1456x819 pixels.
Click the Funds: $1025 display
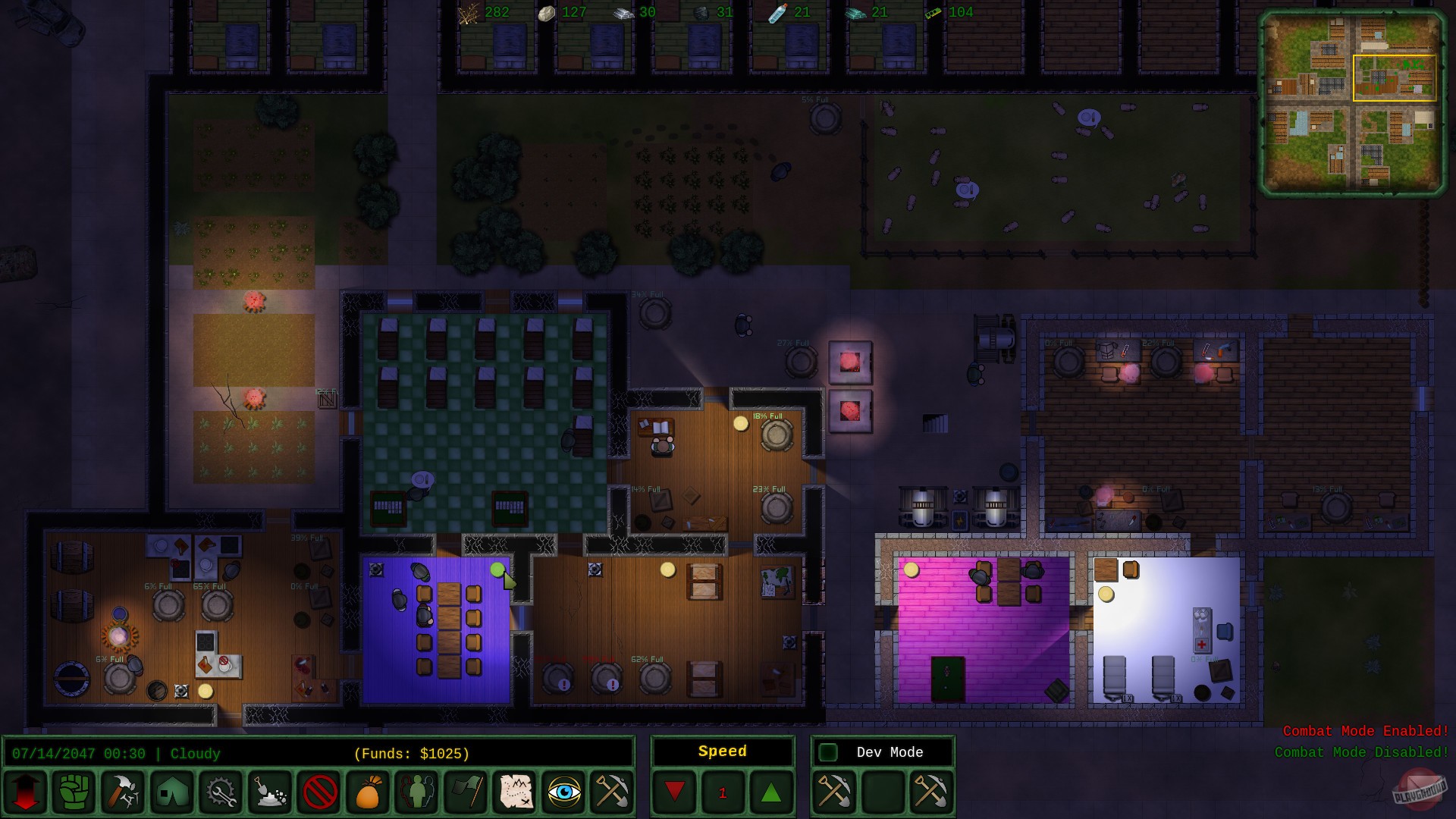tap(412, 754)
